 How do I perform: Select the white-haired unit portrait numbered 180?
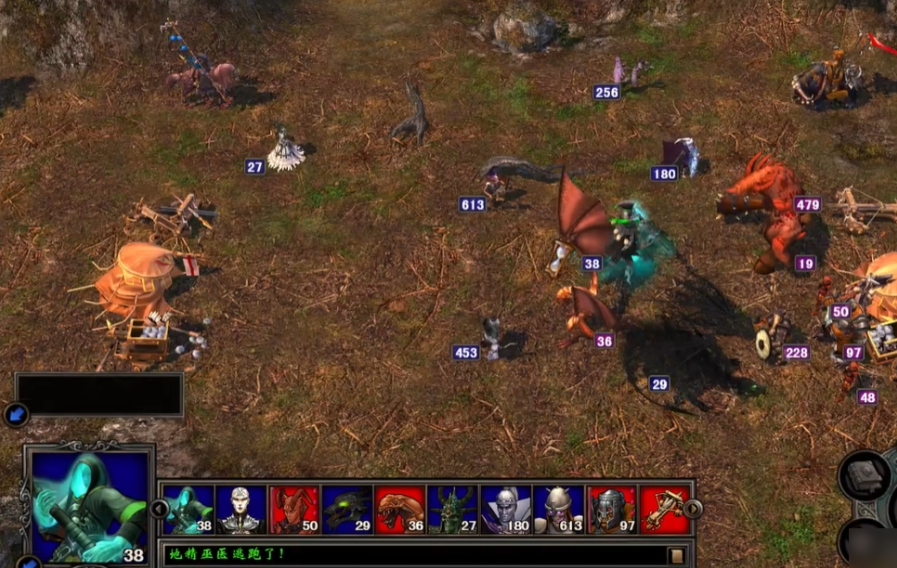click(506, 510)
